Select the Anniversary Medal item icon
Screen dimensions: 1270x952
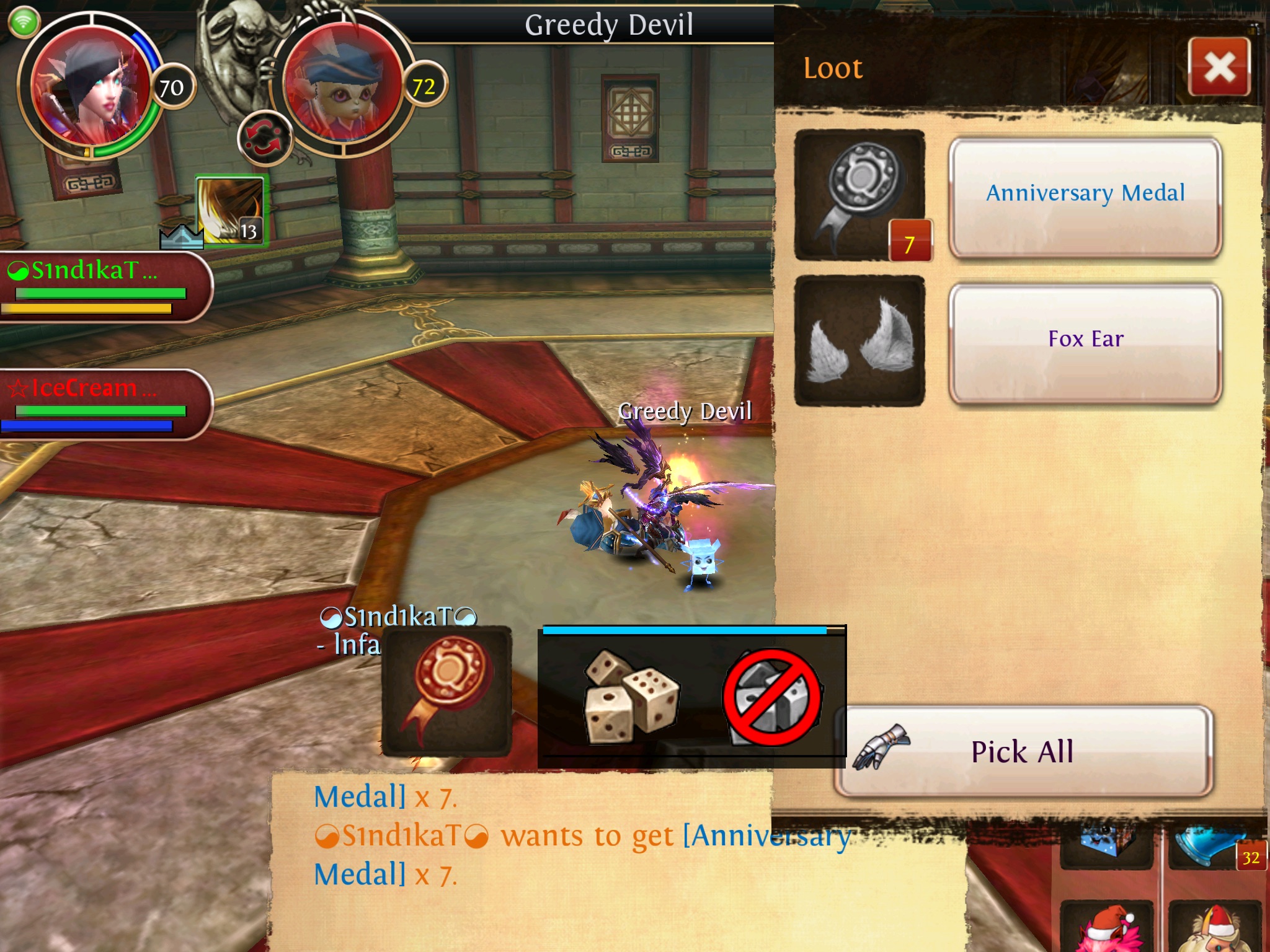click(859, 195)
